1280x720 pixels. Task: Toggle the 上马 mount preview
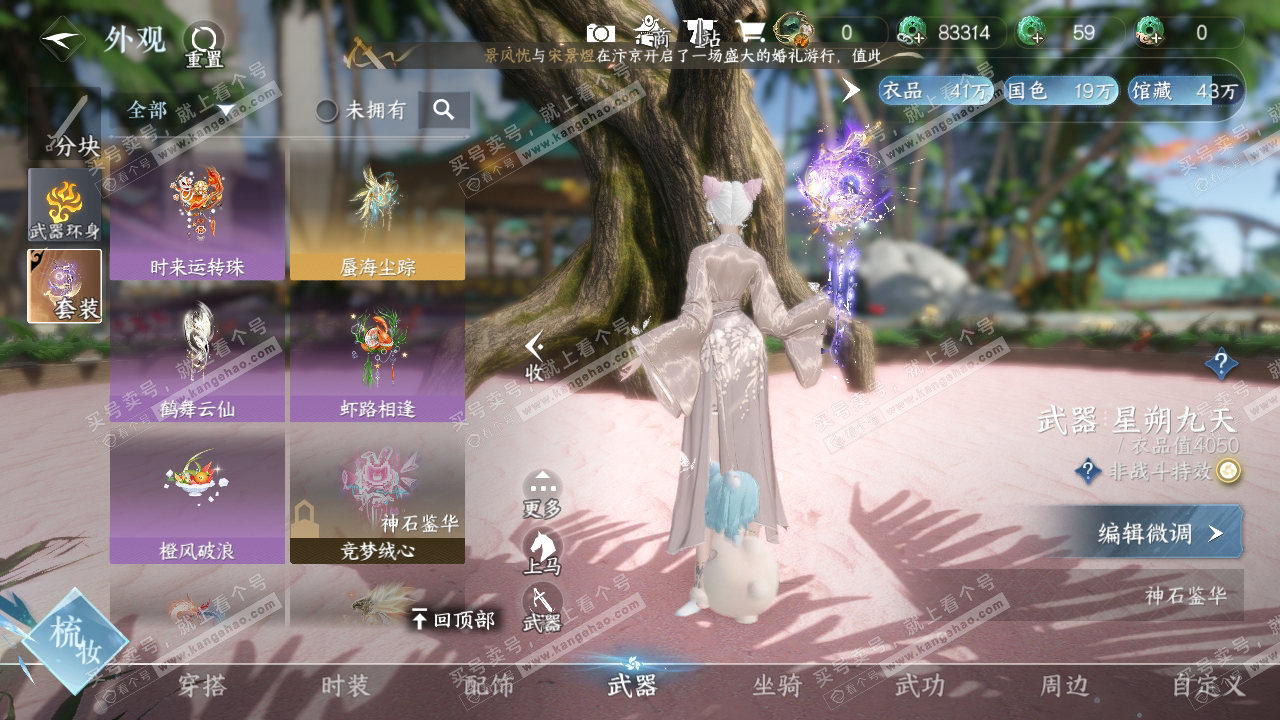[542, 552]
